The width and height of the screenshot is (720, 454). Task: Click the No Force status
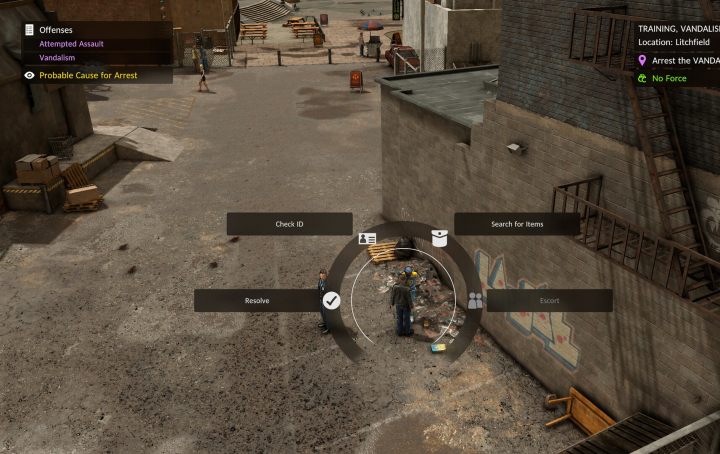[669, 78]
